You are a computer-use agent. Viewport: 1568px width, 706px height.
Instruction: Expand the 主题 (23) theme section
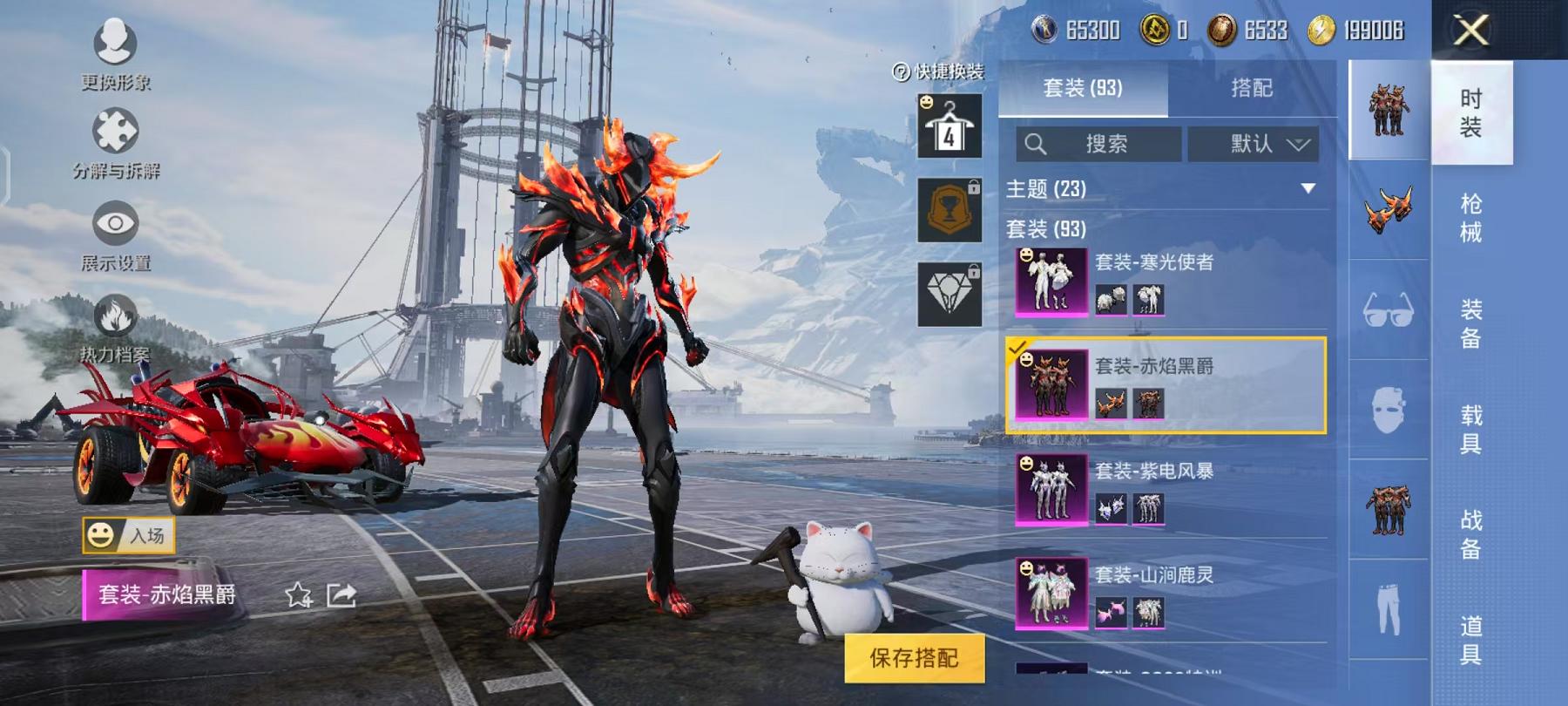pyautogui.click(x=1307, y=188)
